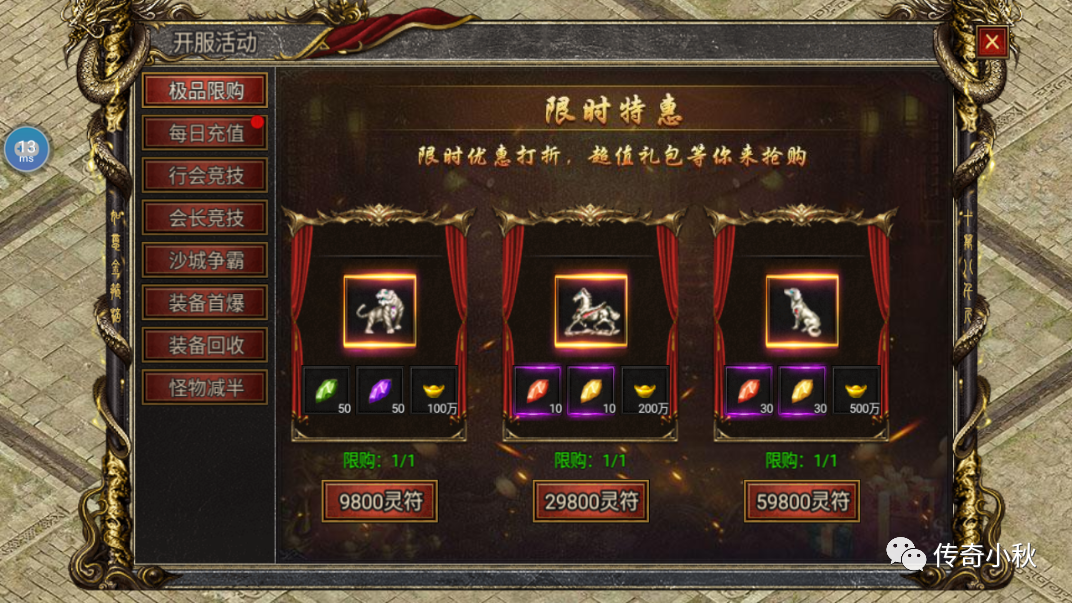Close the 开服活动 window
1072x603 pixels.
point(991,42)
